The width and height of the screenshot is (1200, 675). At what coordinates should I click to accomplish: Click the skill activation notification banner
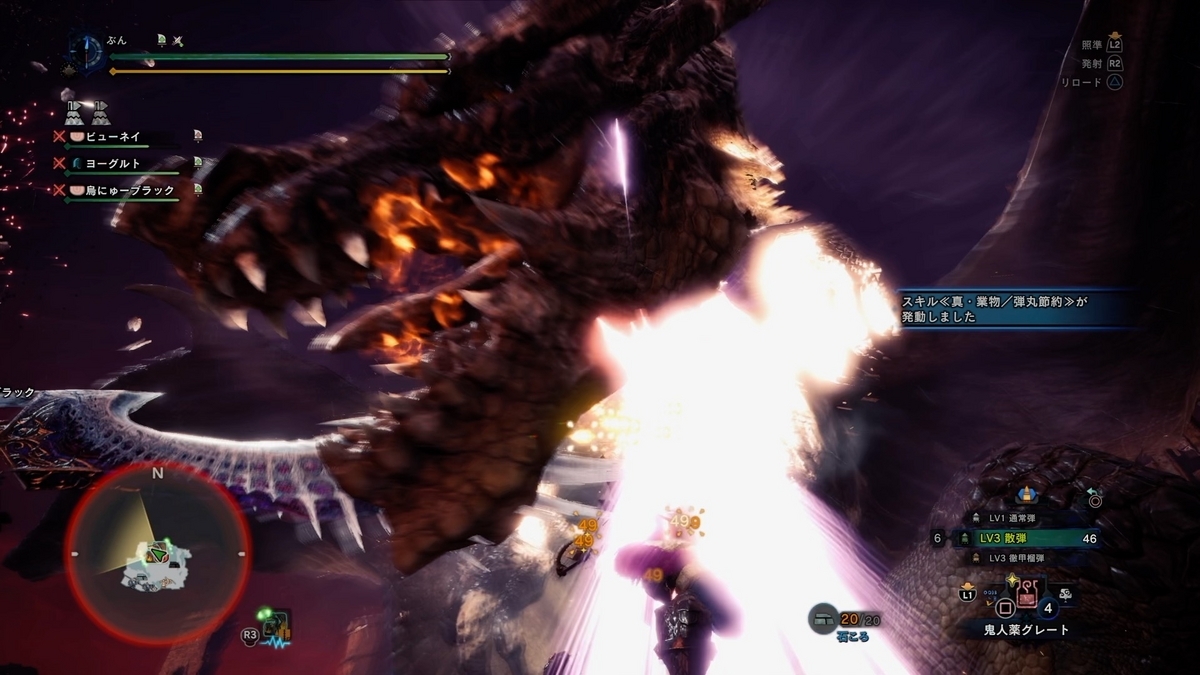pos(1015,308)
